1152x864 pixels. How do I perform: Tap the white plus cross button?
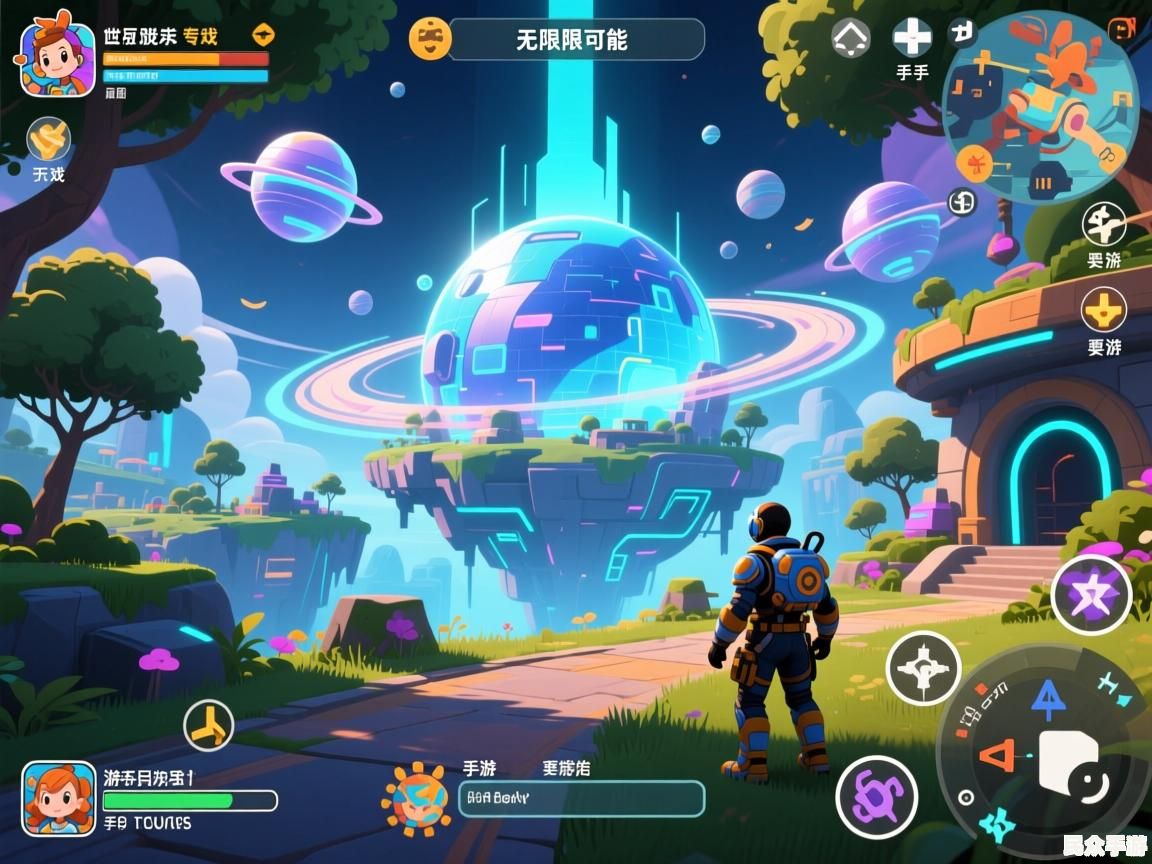[911, 38]
